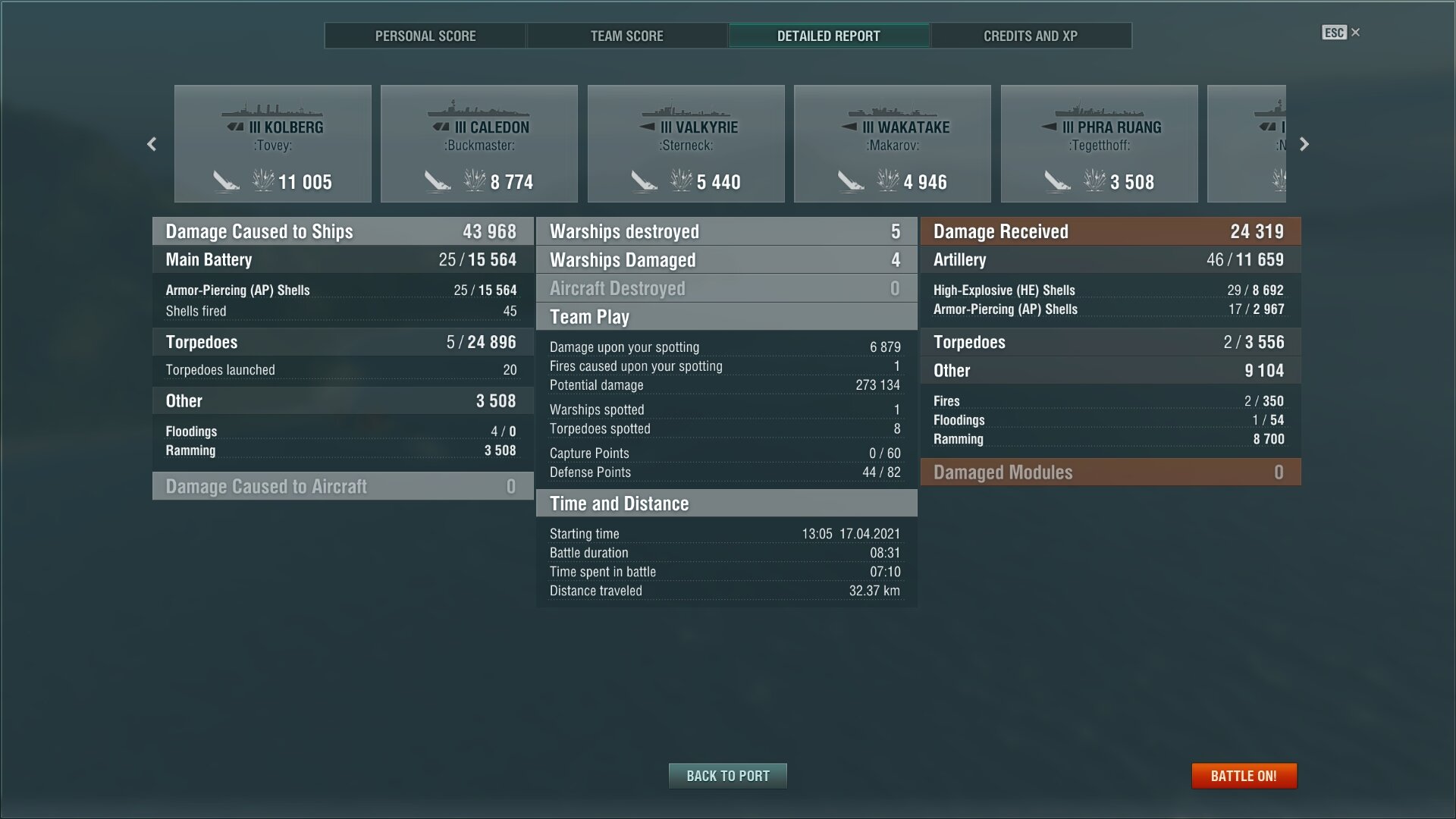This screenshot has width=1456, height=819.
Task: Start another match with Battle On!
Action: [1244, 776]
